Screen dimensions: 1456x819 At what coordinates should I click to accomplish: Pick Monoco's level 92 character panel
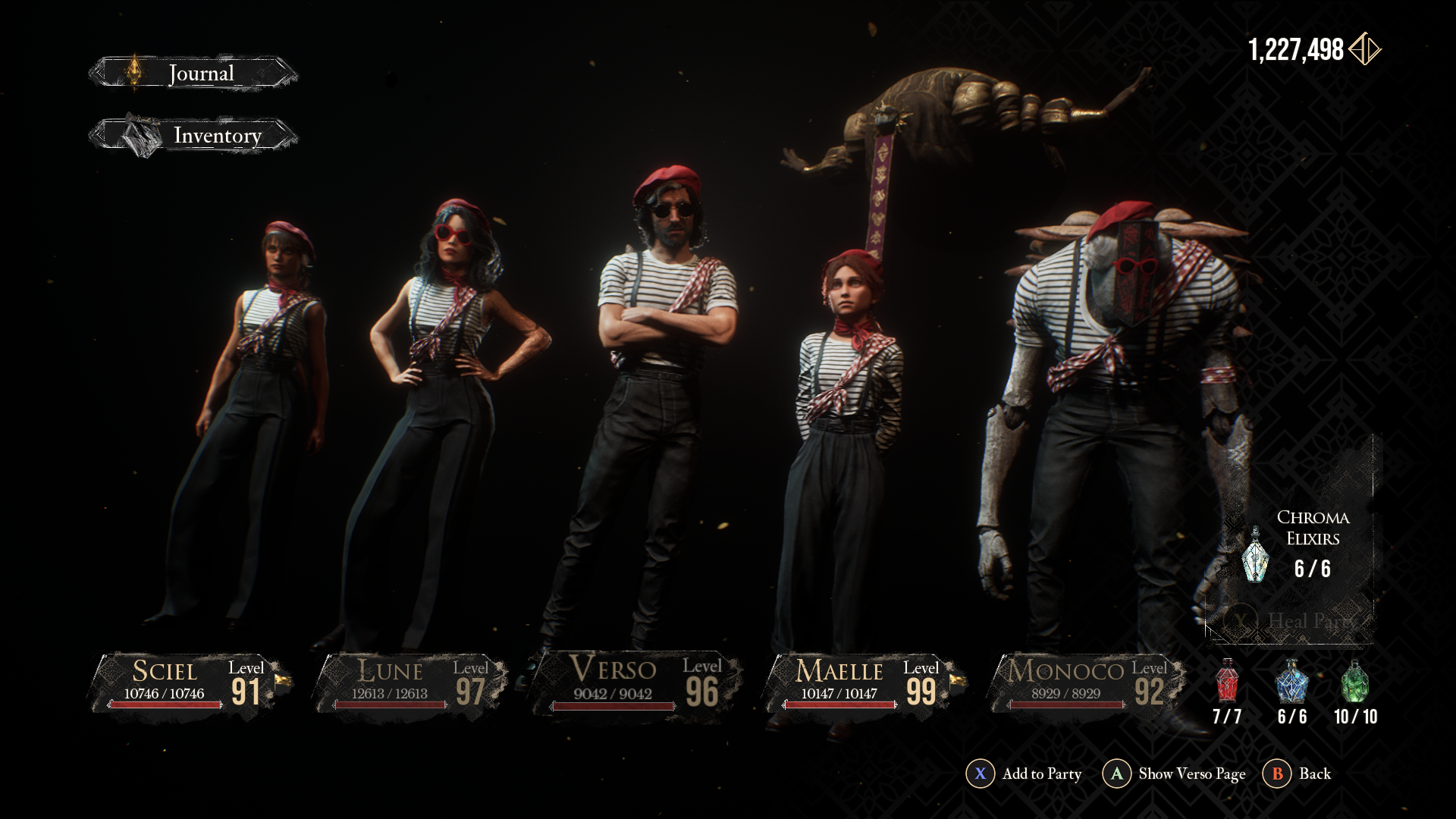(1086, 684)
